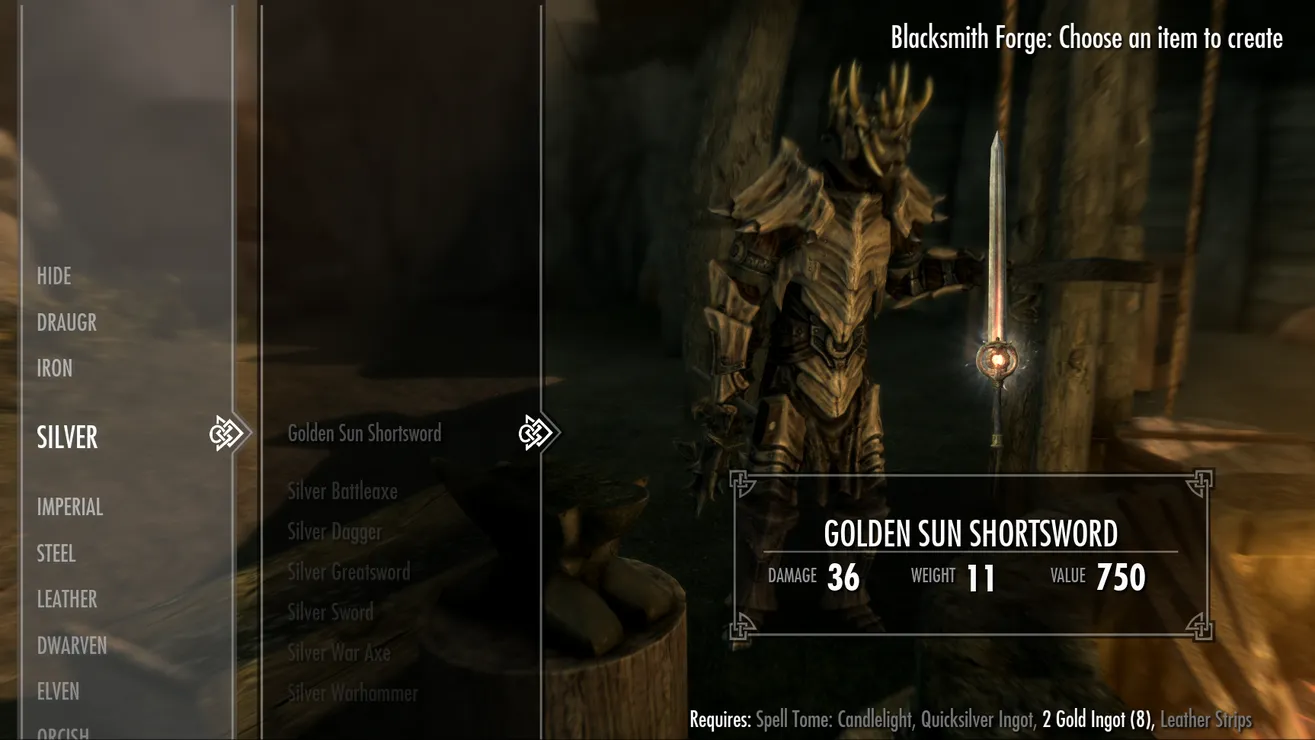Image resolution: width=1315 pixels, height=740 pixels.
Task: Choose Silver Battleaxe from the list
Action: (342, 491)
